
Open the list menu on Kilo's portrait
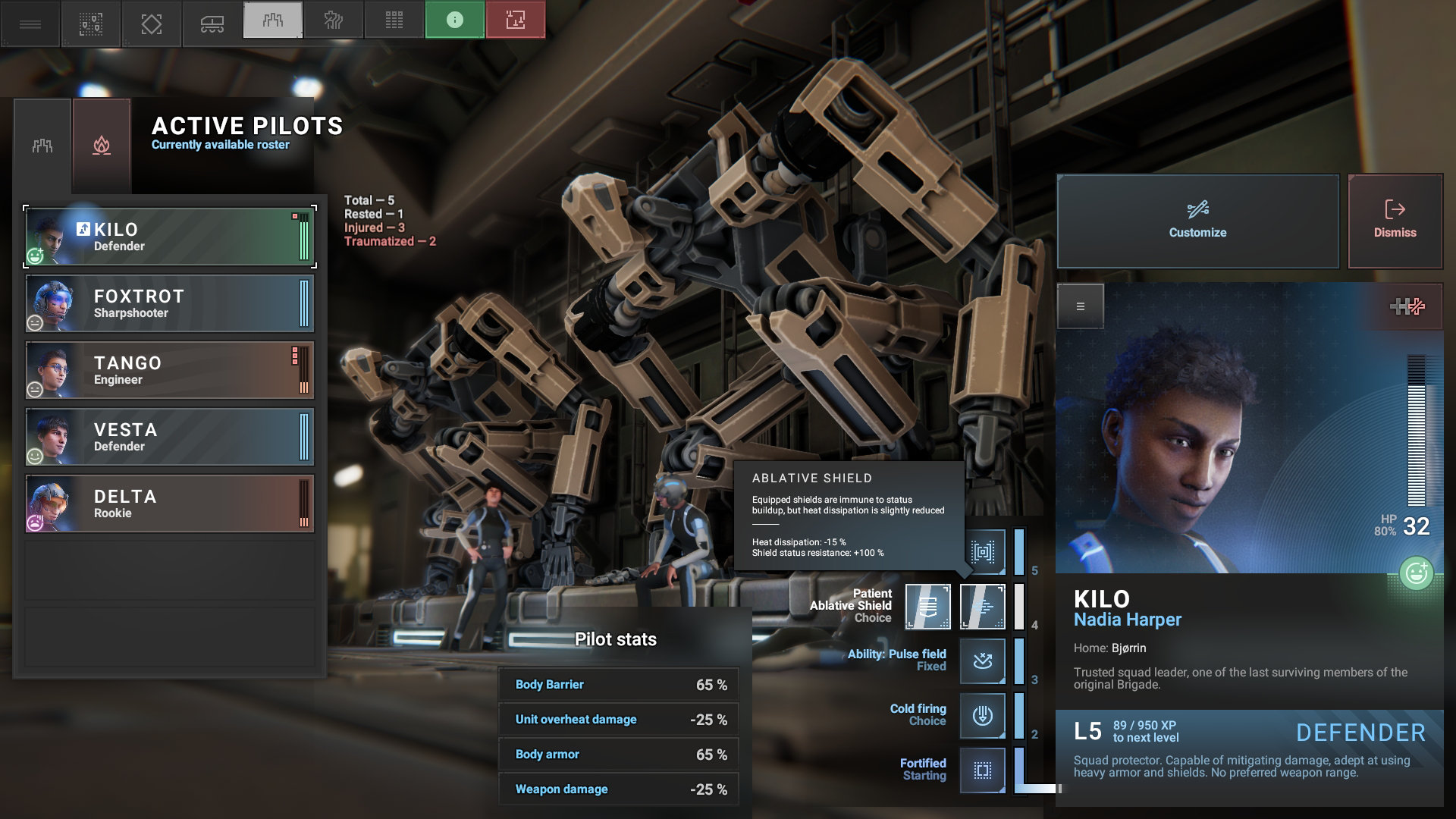1080,306
